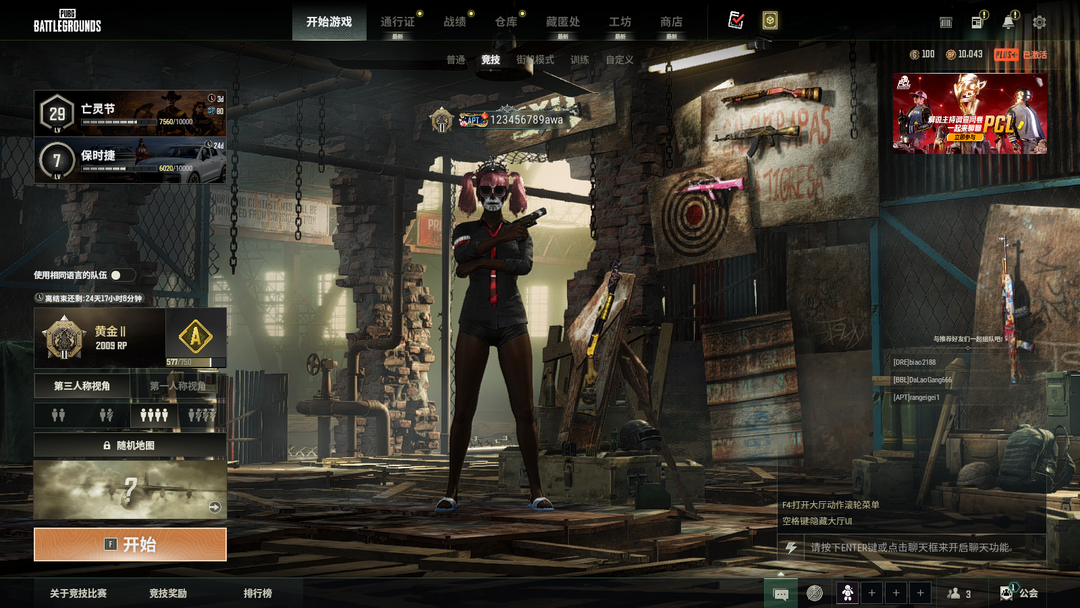This screenshot has width=1080, height=608.
Task: Select 第三人称视角 perspective
Action: point(82,386)
